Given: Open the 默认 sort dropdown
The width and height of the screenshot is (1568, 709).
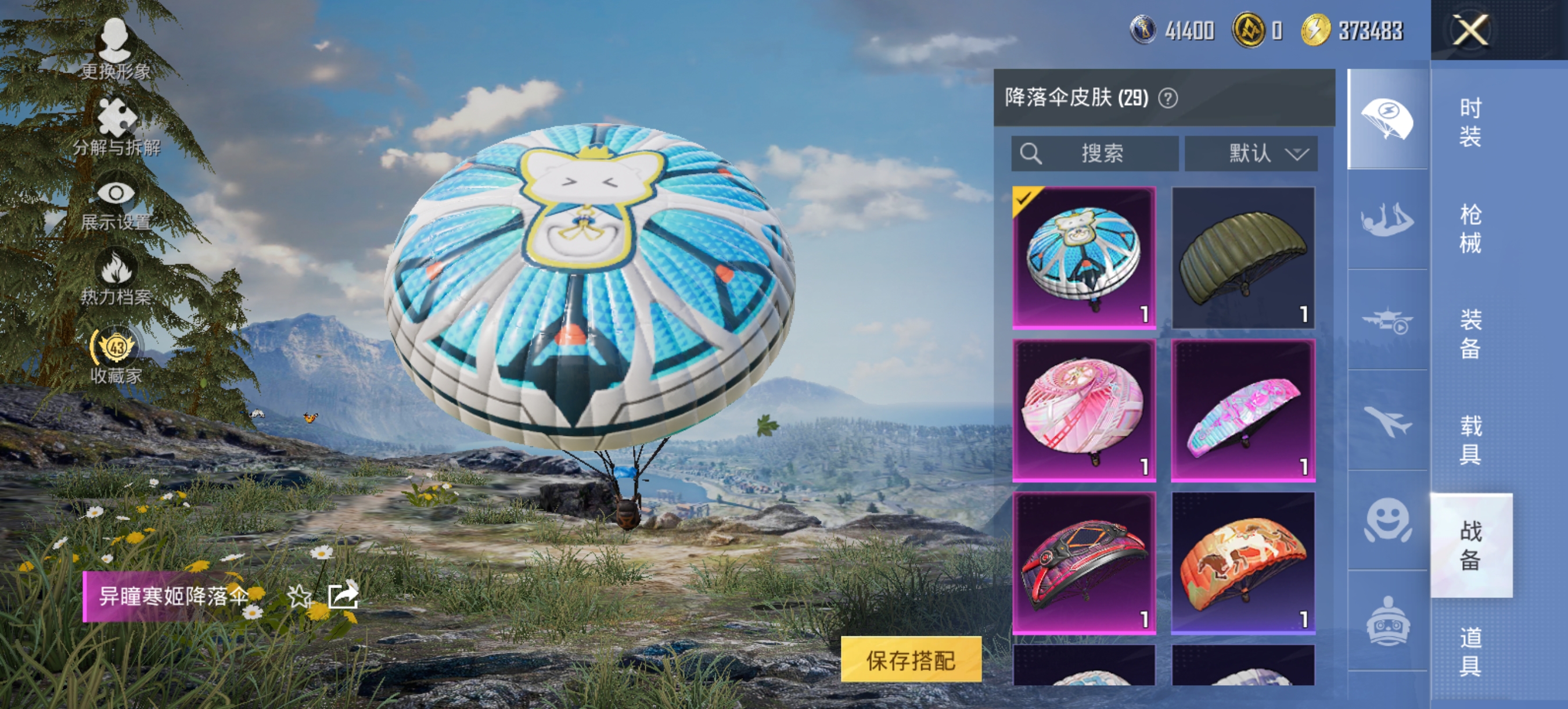Looking at the screenshot, I should pos(1251,153).
